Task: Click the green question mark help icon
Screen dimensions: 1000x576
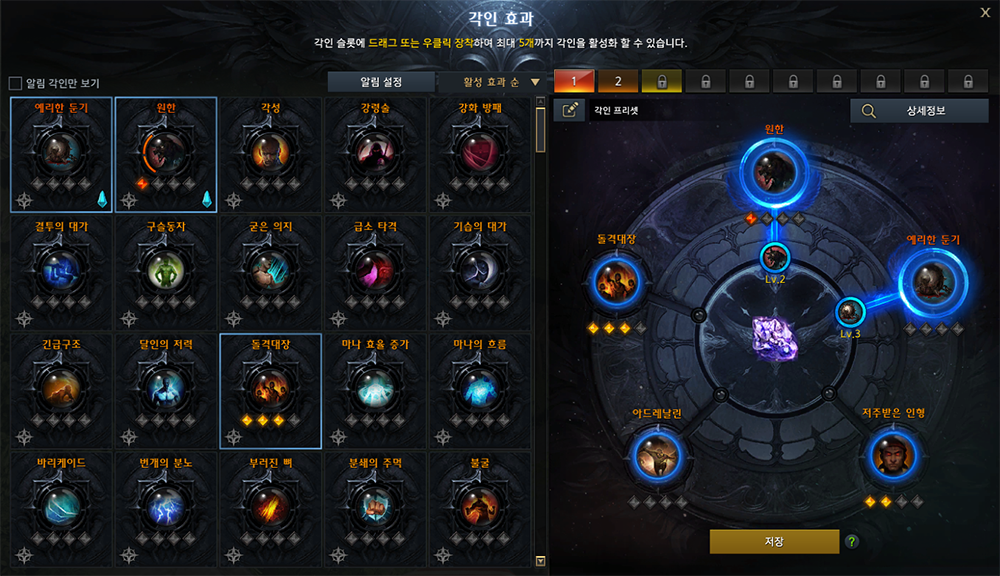Action: click(852, 542)
